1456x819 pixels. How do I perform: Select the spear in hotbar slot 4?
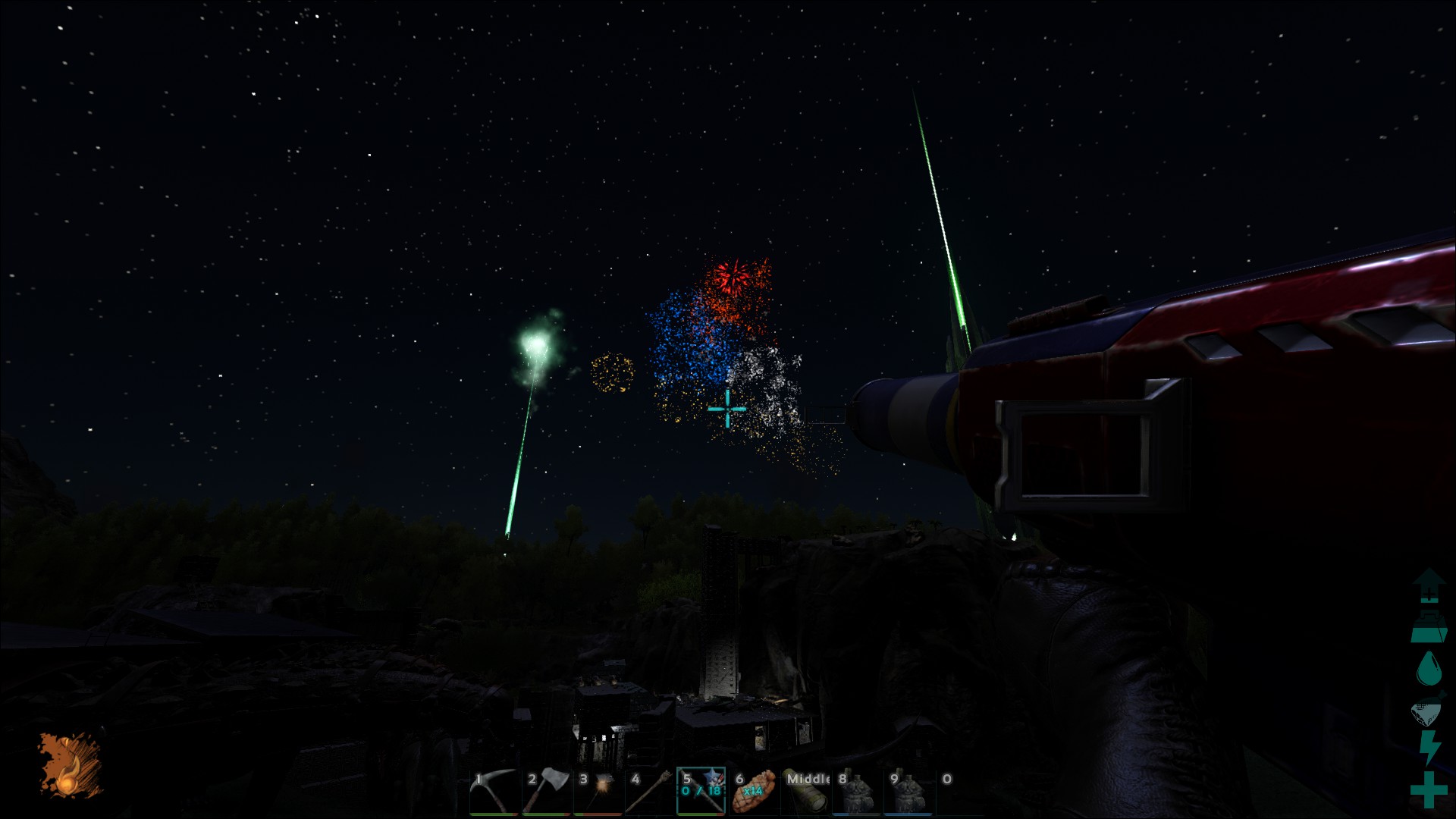pos(650,792)
